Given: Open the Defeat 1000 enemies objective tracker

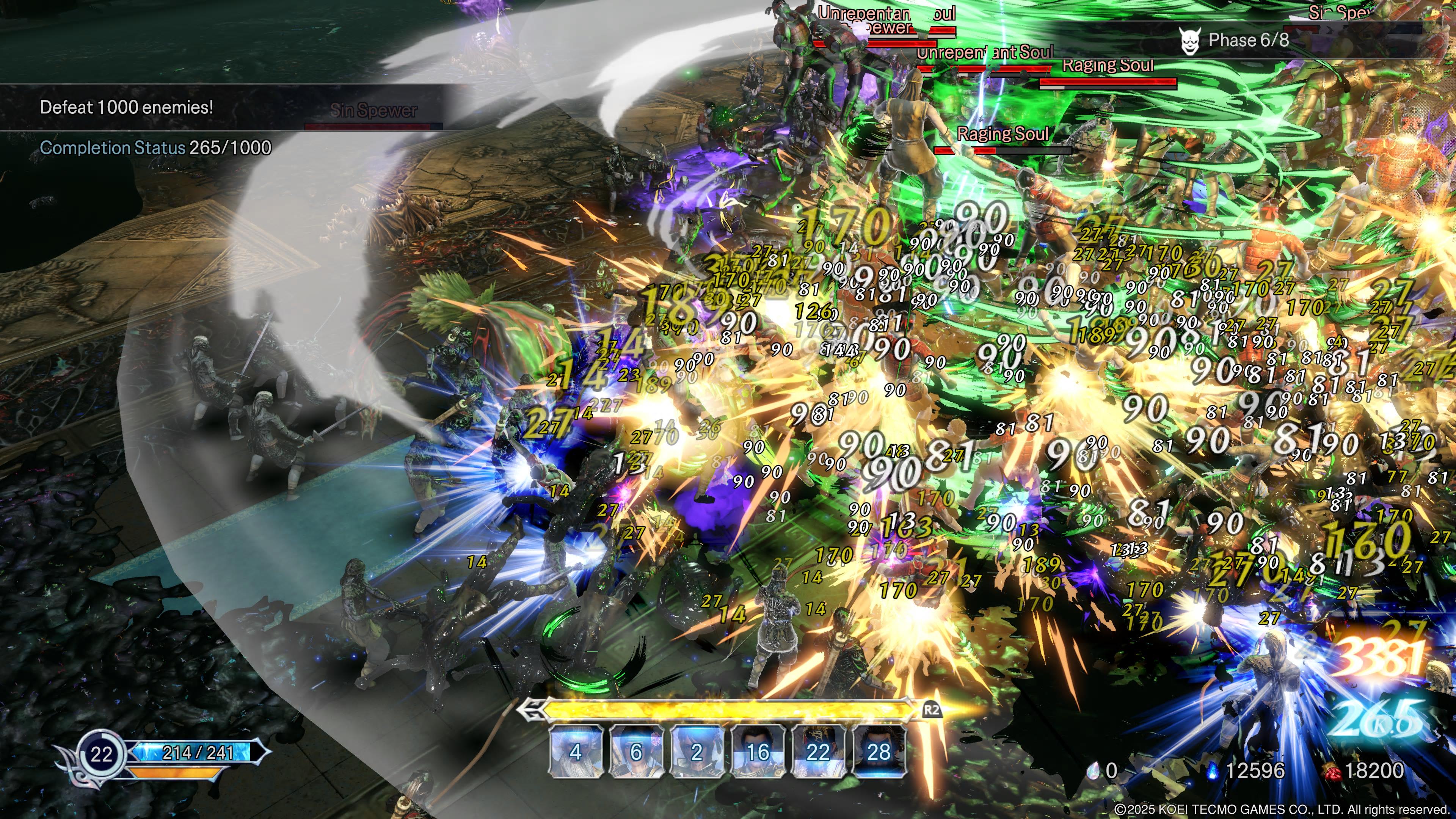Looking at the screenshot, I should pos(127,107).
